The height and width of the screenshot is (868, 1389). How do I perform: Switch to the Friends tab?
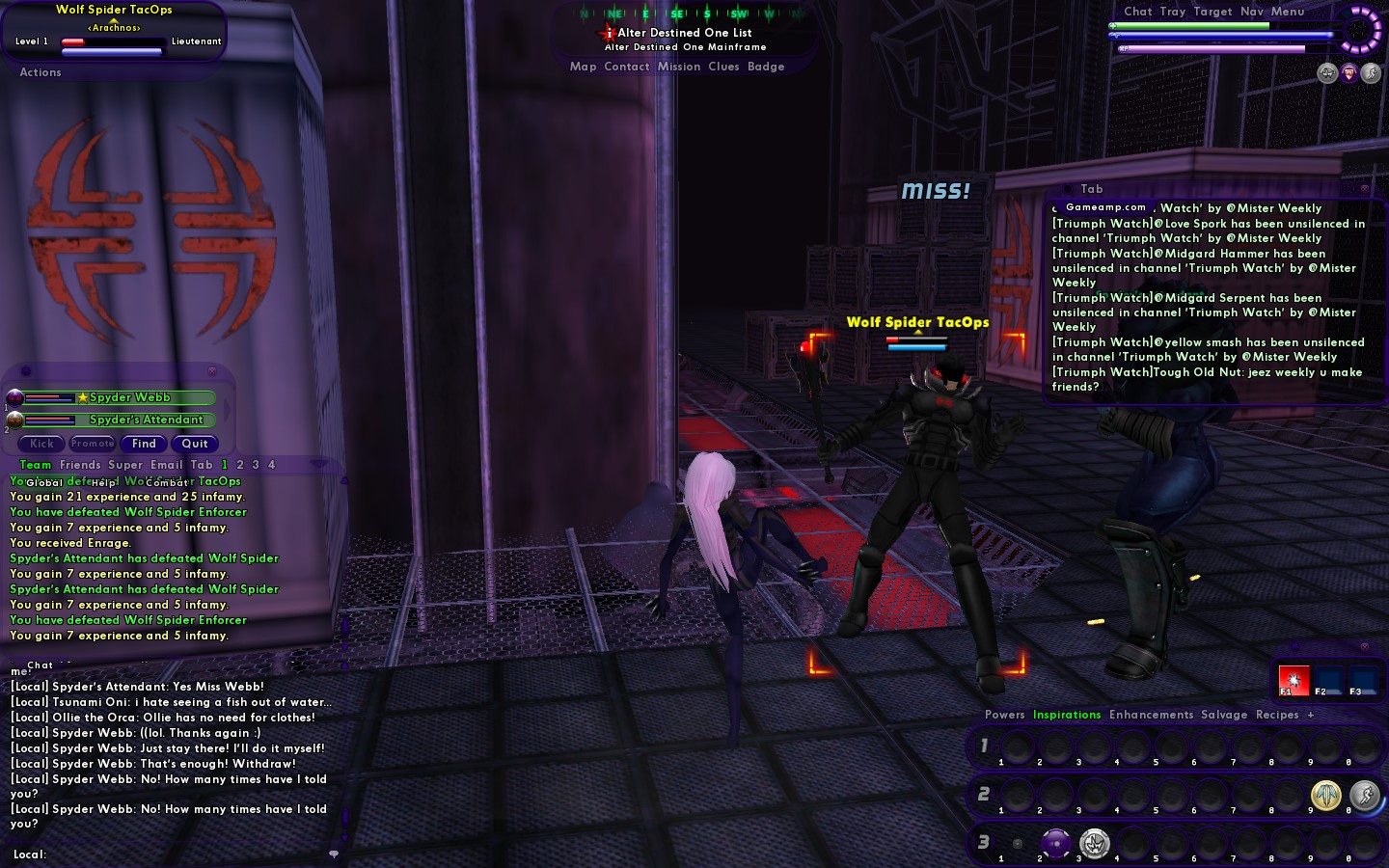(x=80, y=465)
